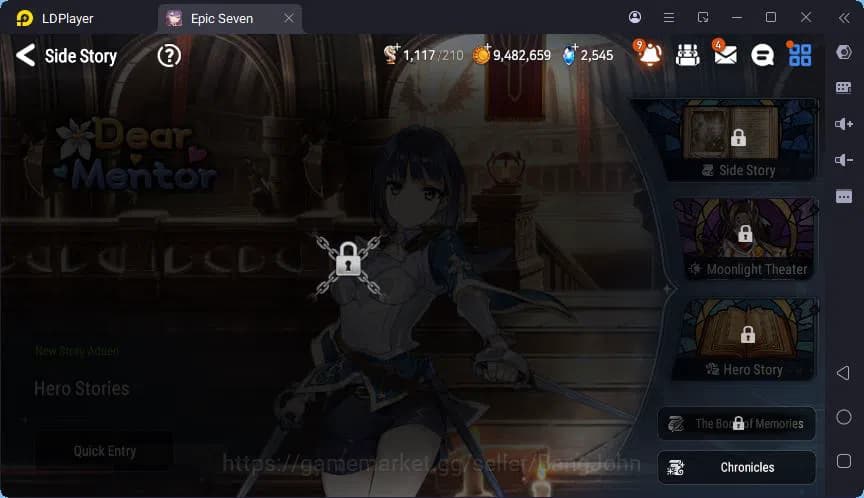
Task: Open the notification bell
Action: point(650,56)
